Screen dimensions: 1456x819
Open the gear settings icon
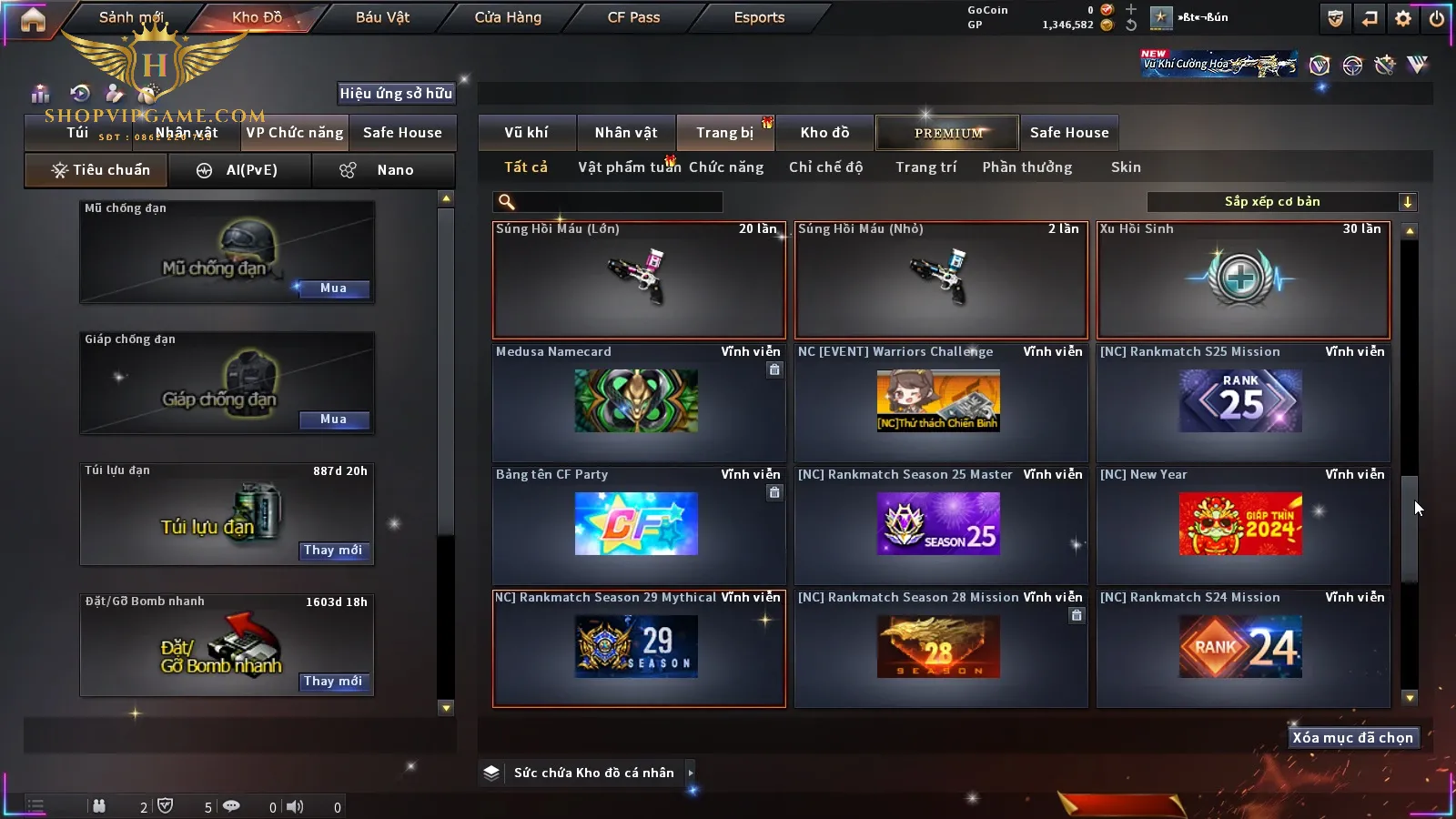(x=1403, y=18)
